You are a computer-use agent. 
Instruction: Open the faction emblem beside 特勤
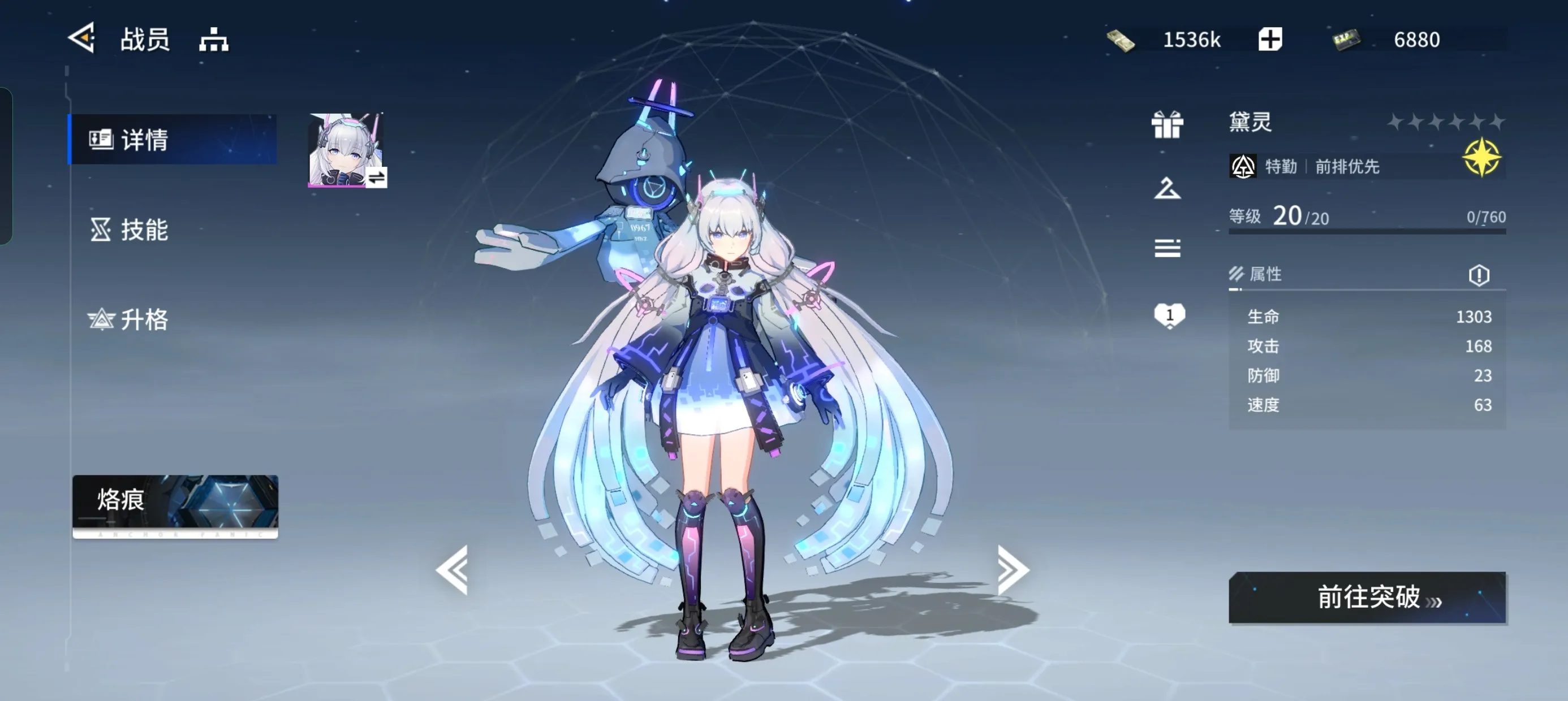coord(1243,166)
